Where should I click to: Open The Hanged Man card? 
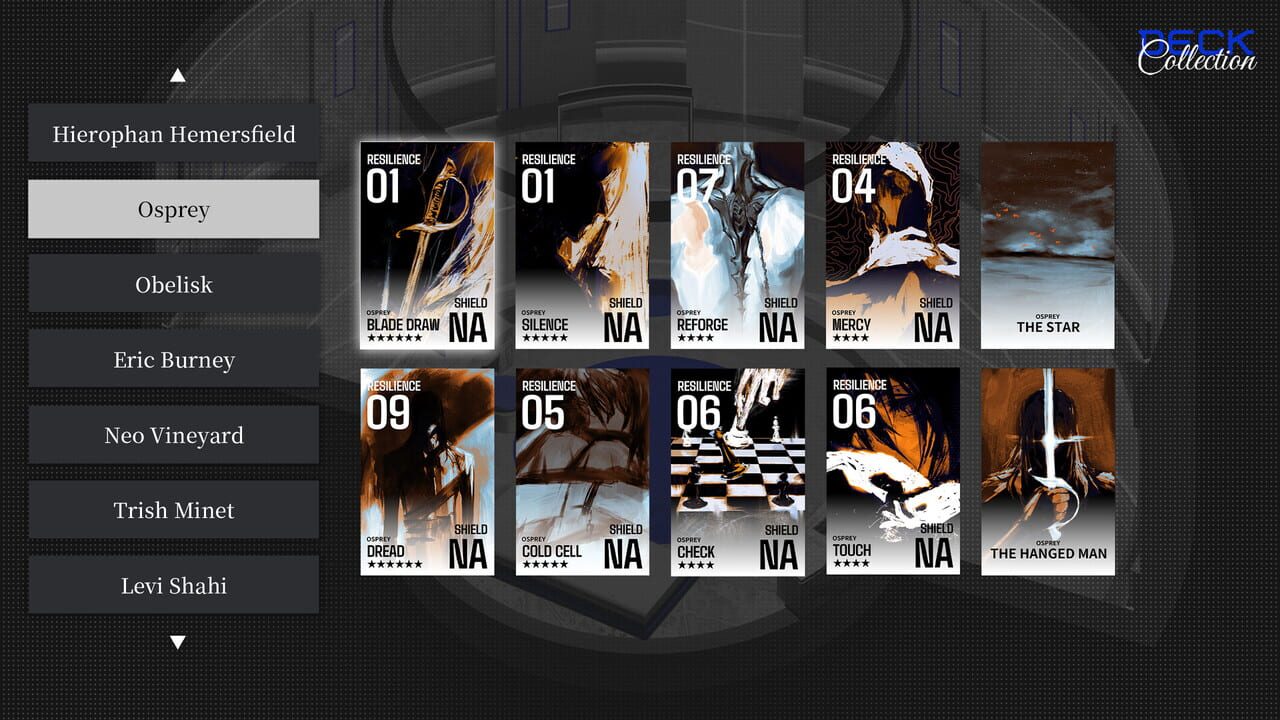1046,470
